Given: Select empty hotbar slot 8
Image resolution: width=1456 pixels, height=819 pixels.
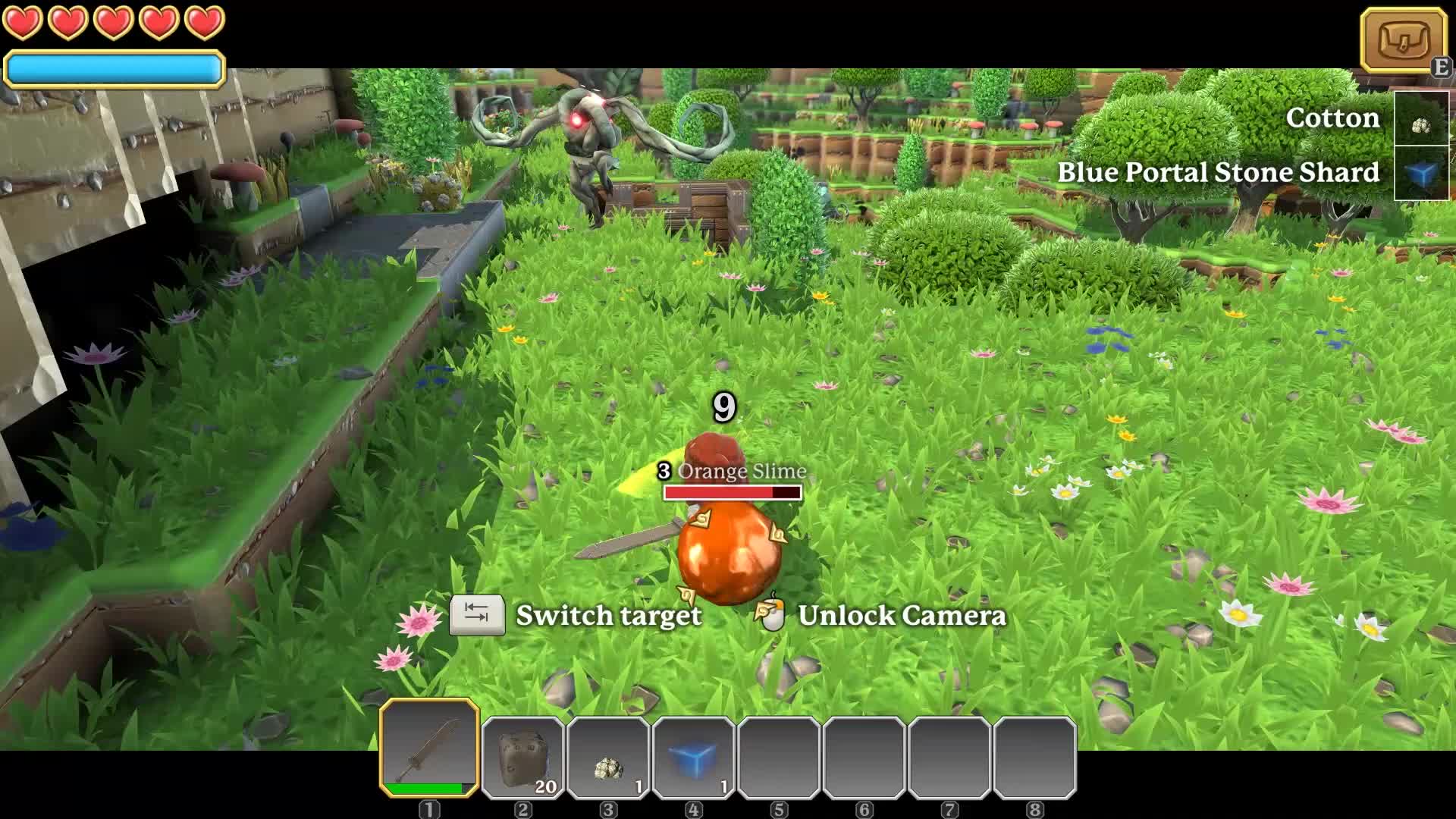Looking at the screenshot, I should tap(1035, 755).
